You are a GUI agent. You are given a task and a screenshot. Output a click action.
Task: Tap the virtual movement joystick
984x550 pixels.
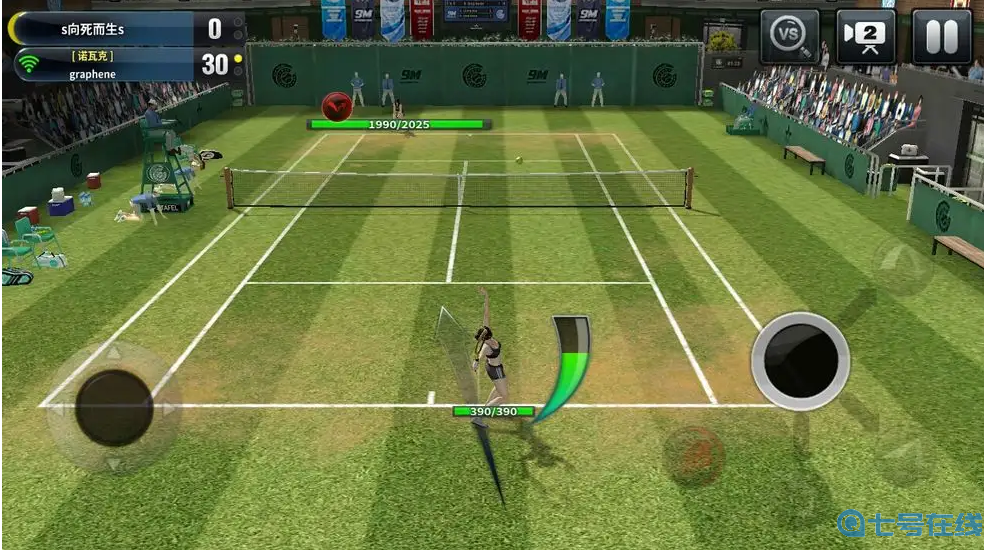click(x=114, y=407)
